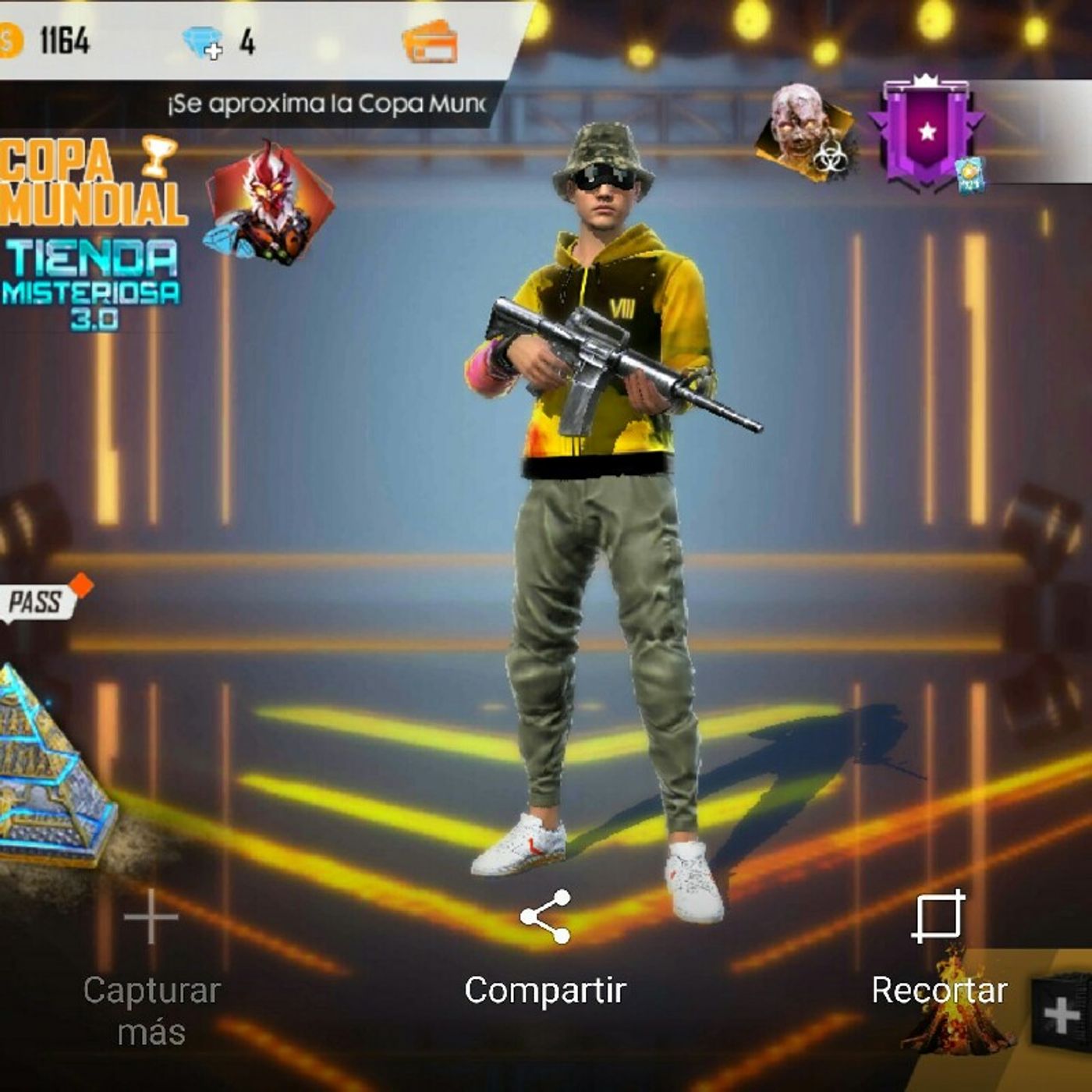The height and width of the screenshot is (1092, 1092).
Task: Open the Copa Mundial event banner
Action: (x=90, y=182)
